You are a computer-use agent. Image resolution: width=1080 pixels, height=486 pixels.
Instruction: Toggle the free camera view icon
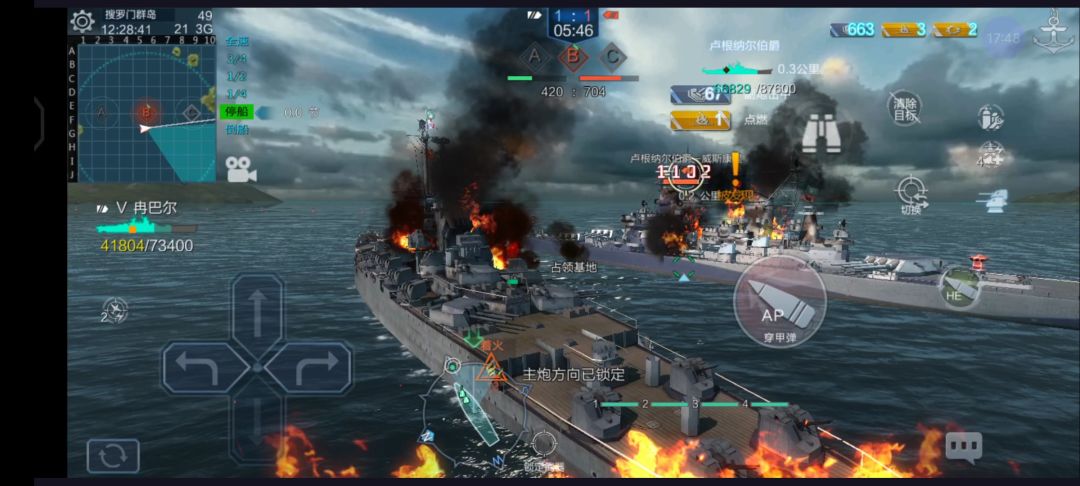240,170
